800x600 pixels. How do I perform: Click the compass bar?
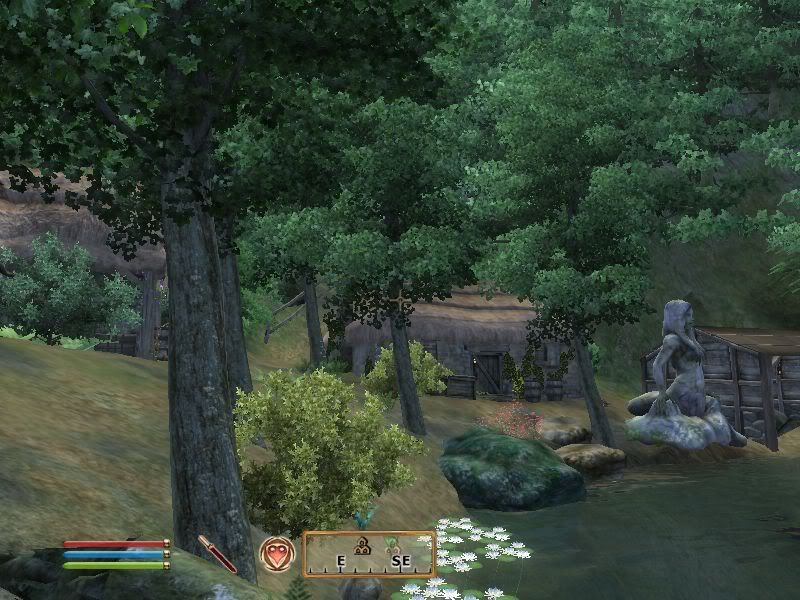tap(369, 554)
